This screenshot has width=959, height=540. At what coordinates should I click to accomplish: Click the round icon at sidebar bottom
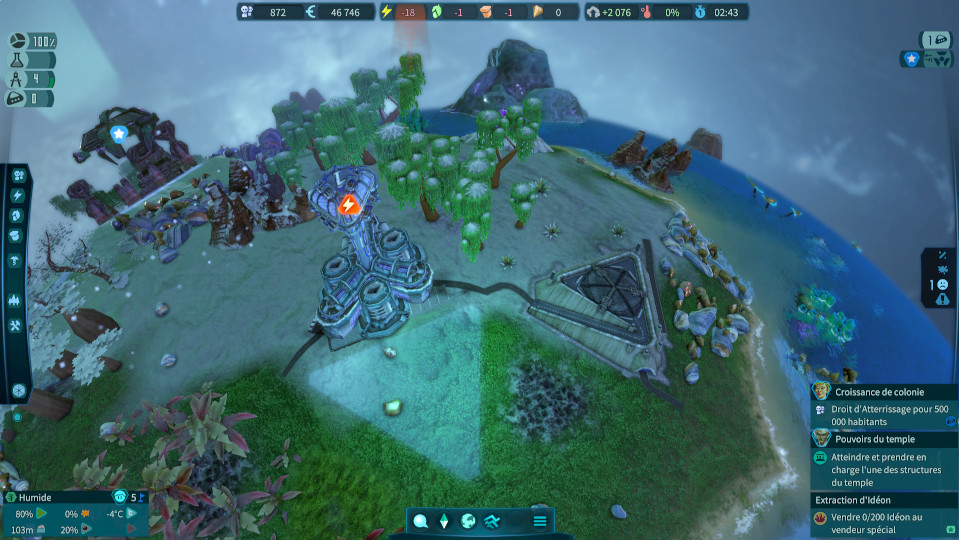(18, 390)
